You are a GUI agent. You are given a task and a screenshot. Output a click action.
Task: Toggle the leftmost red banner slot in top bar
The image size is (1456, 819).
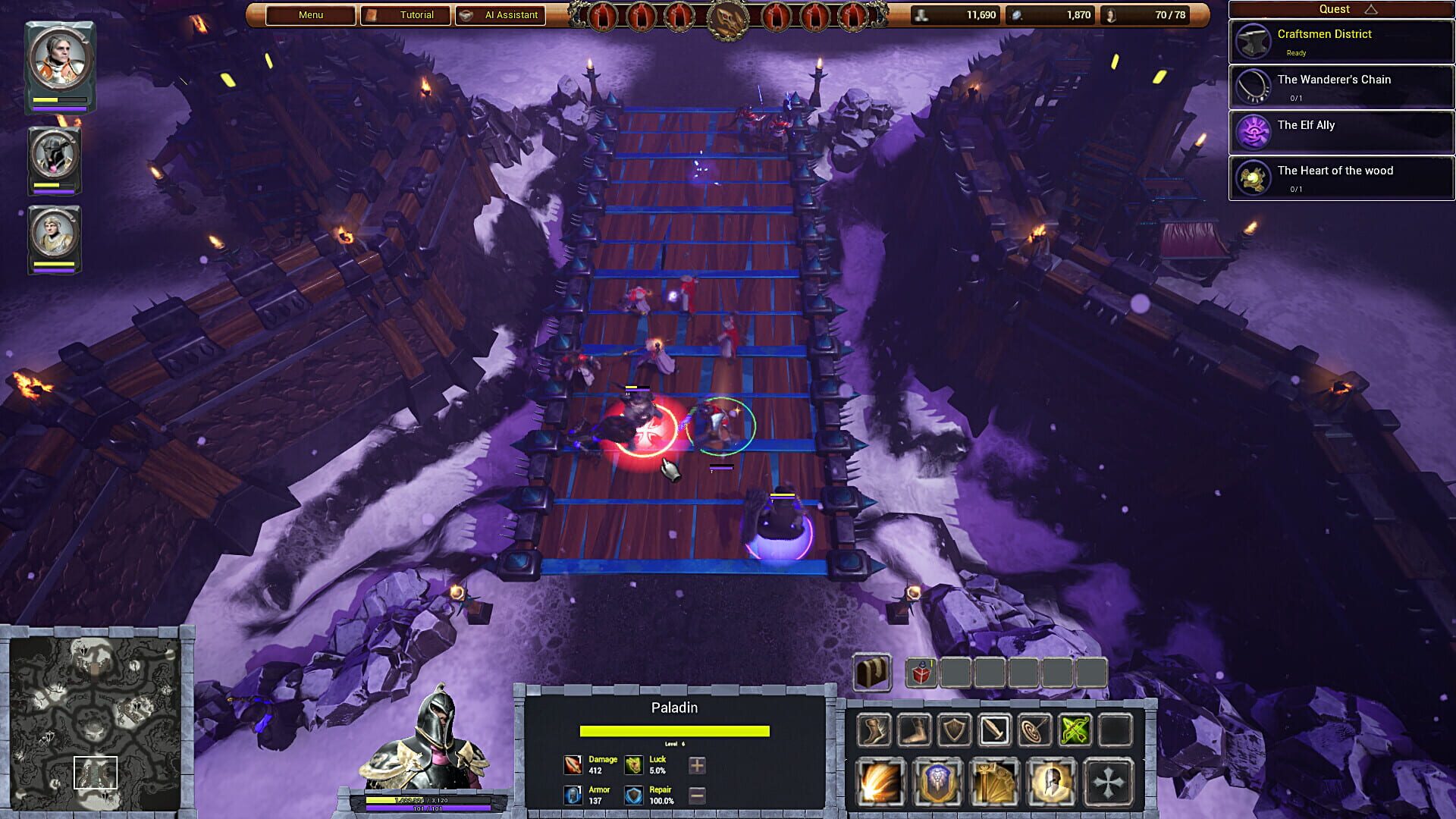(x=604, y=15)
